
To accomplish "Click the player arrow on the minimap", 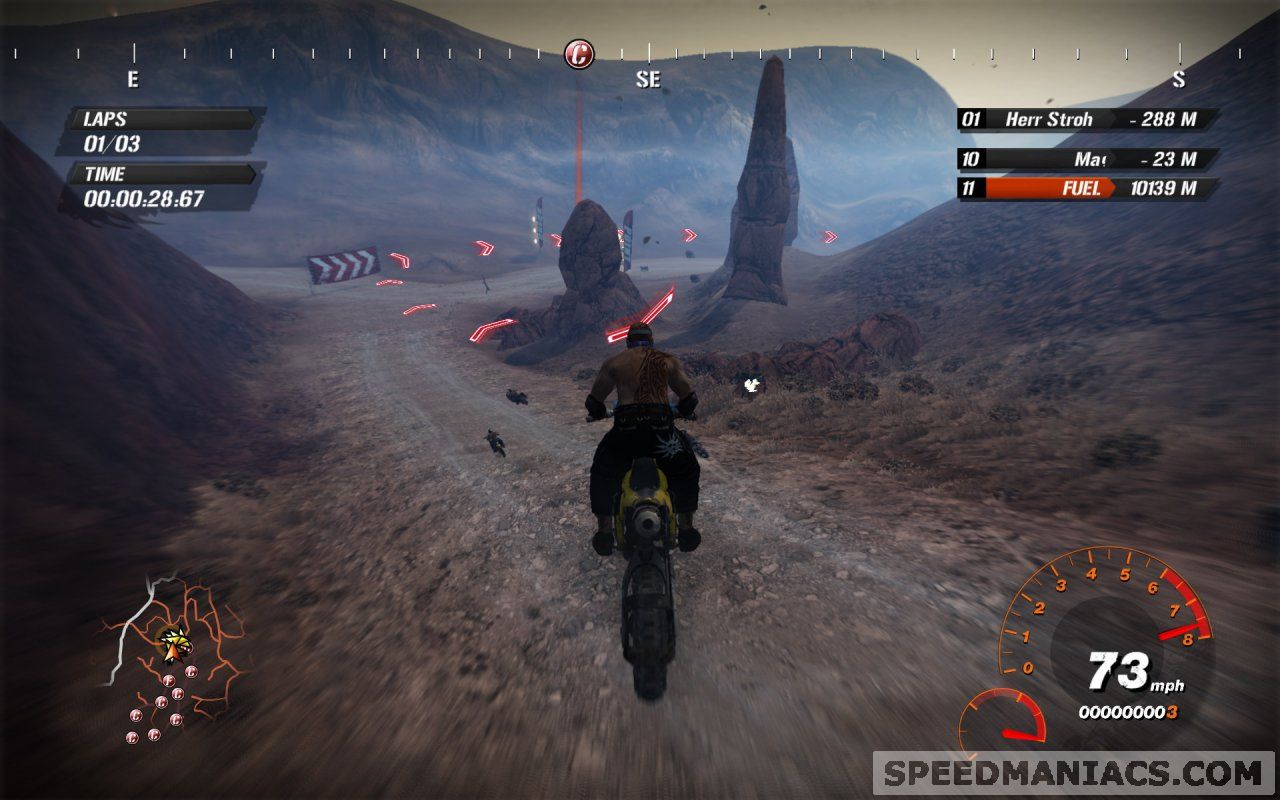I will pyautogui.click(x=175, y=643).
